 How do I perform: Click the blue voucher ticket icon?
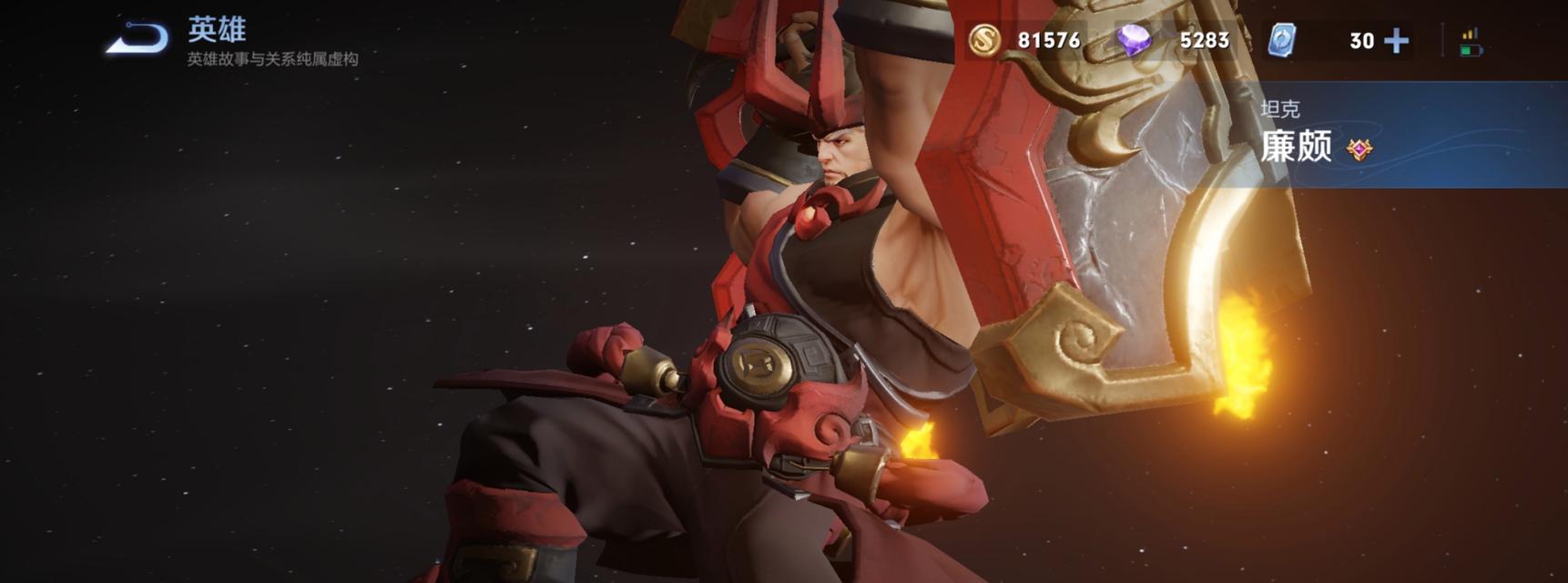(x=1282, y=40)
